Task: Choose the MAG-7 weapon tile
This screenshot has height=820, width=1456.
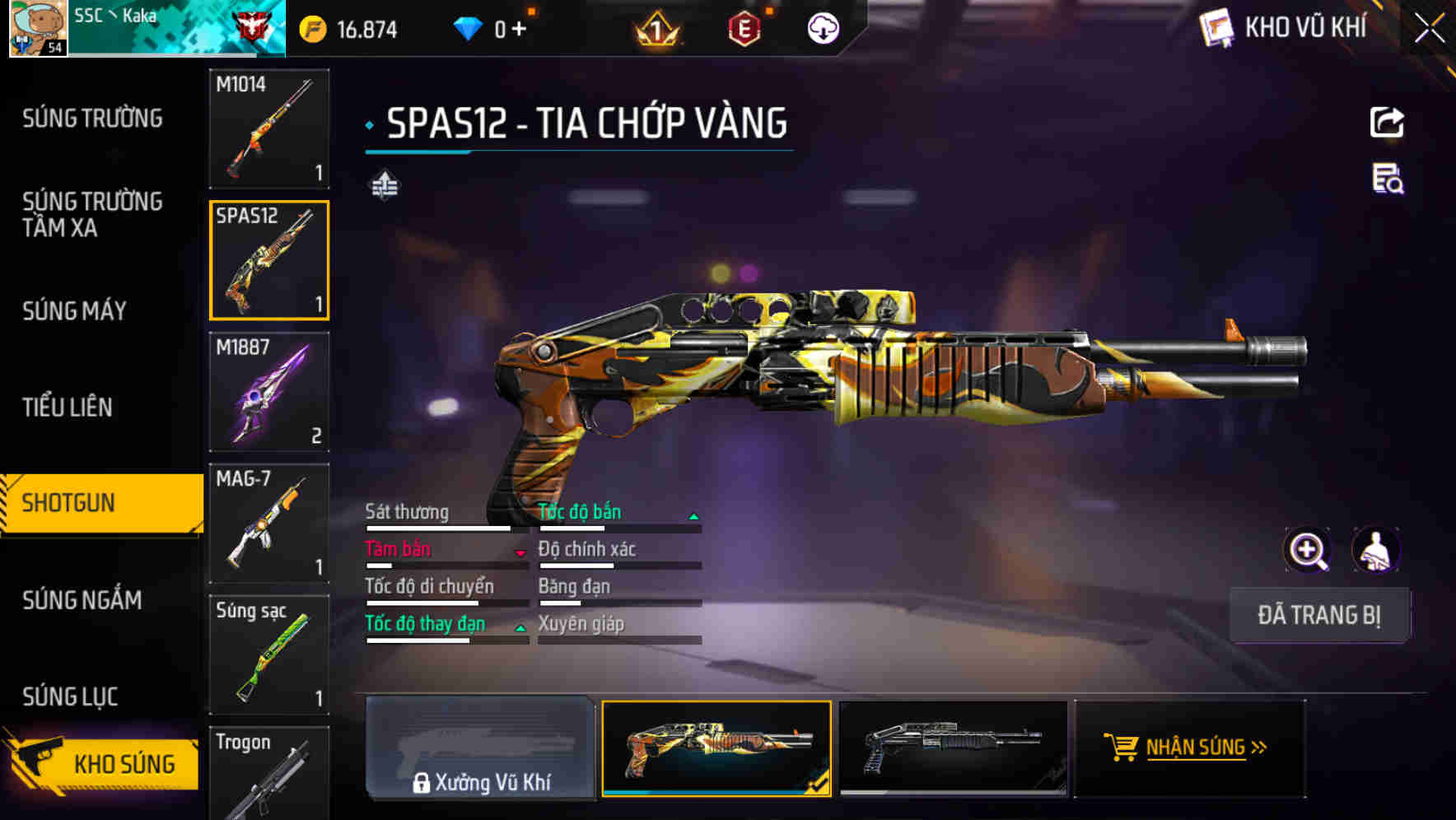Action: [269, 523]
